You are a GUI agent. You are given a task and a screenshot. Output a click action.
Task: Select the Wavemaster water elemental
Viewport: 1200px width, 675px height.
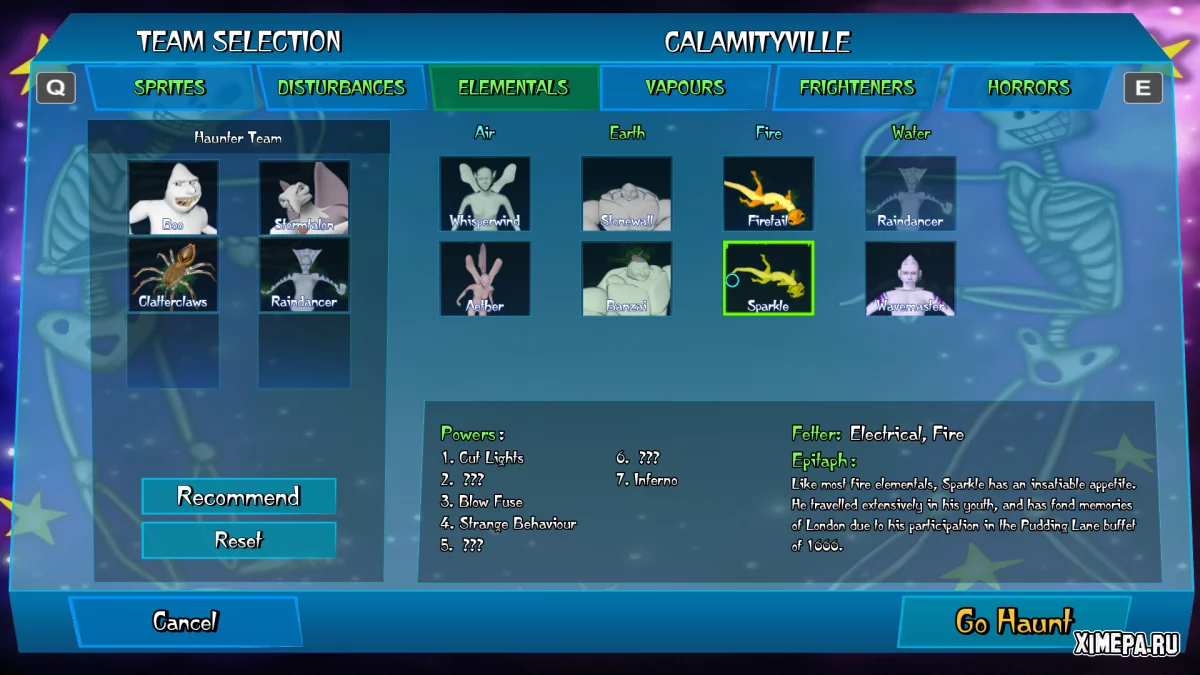click(910, 278)
